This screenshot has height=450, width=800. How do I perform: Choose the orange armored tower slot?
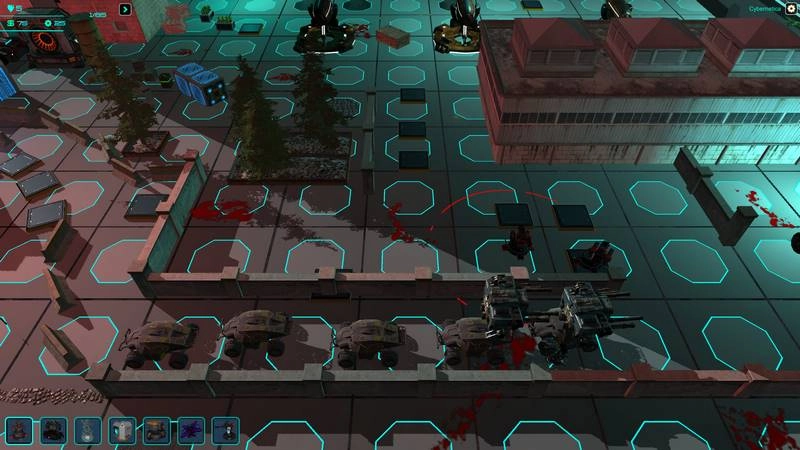(157, 431)
